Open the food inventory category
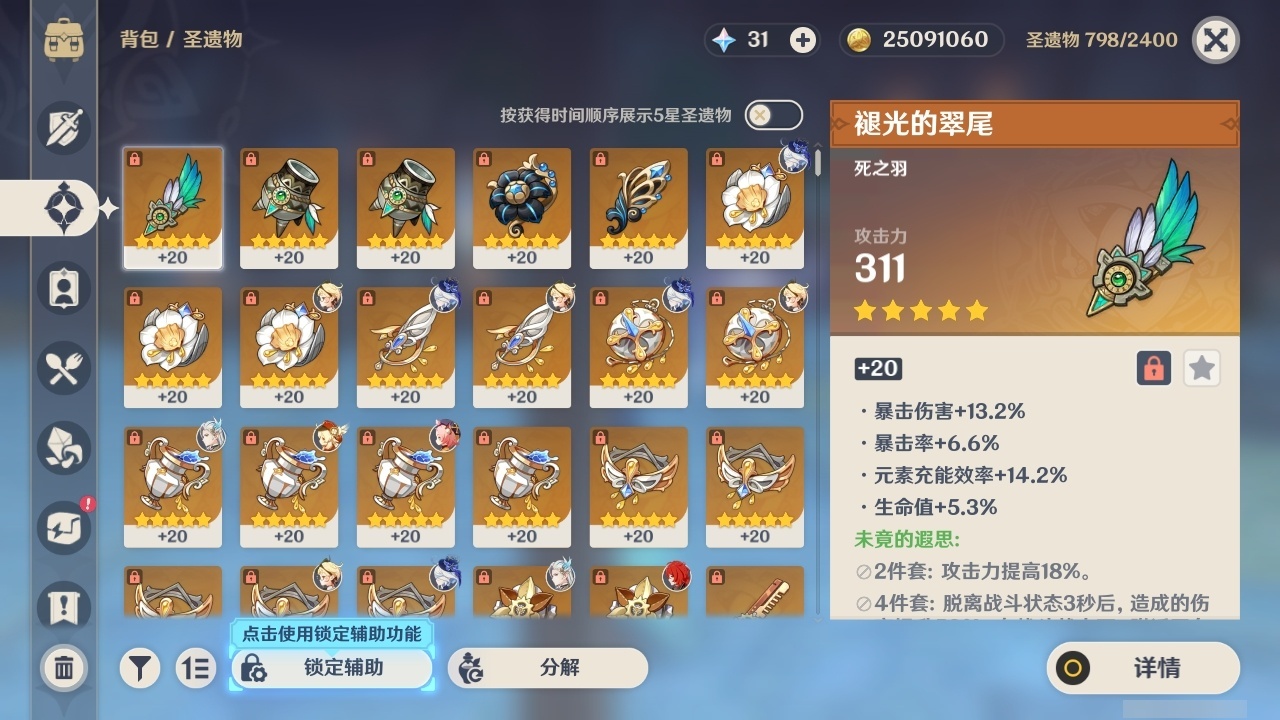Image resolution: width=1280 pixels, height=720 pixels. pos(64,368)
